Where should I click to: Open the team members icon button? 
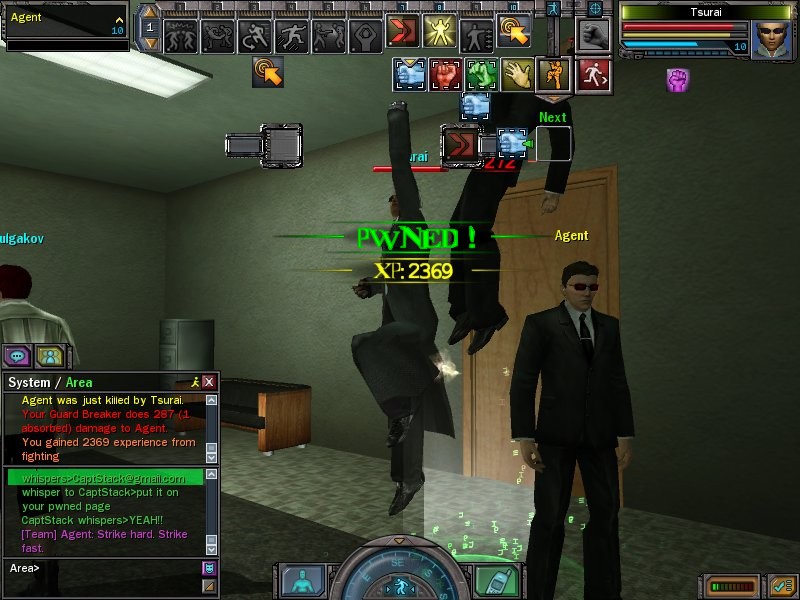[49, 355]
